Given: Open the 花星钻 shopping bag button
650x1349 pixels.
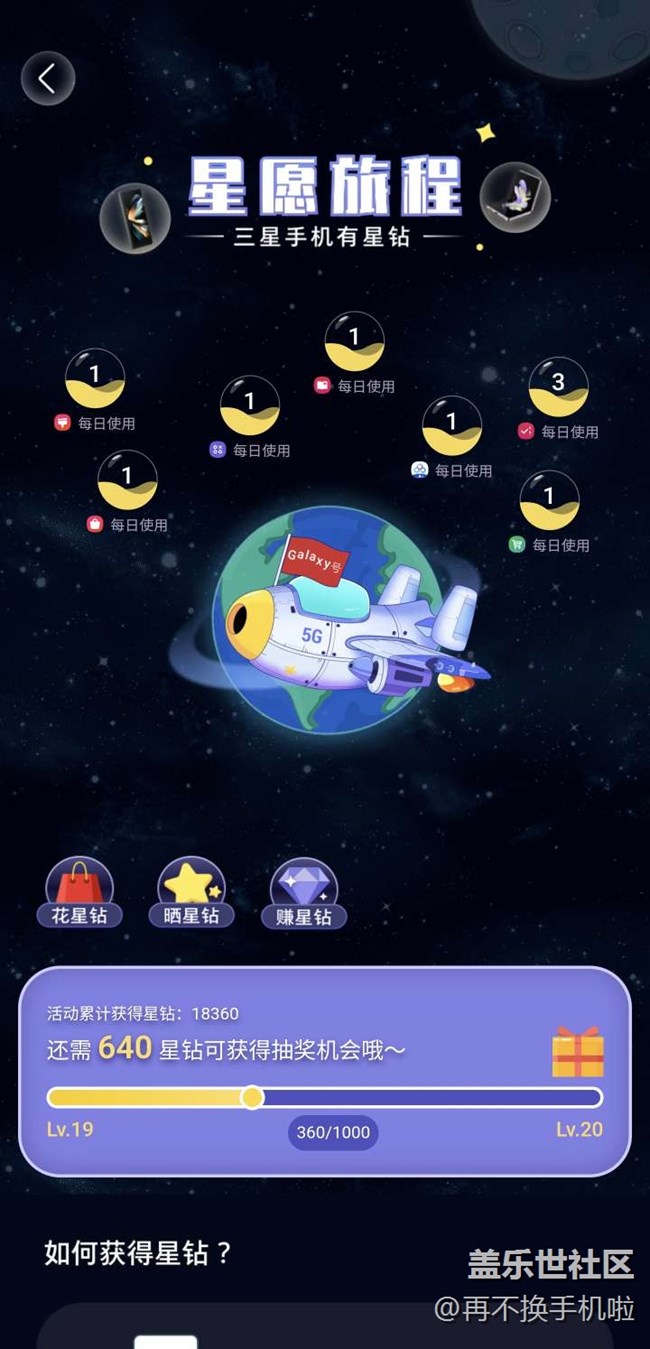Looking at the screenshot, I should [80, 892].
